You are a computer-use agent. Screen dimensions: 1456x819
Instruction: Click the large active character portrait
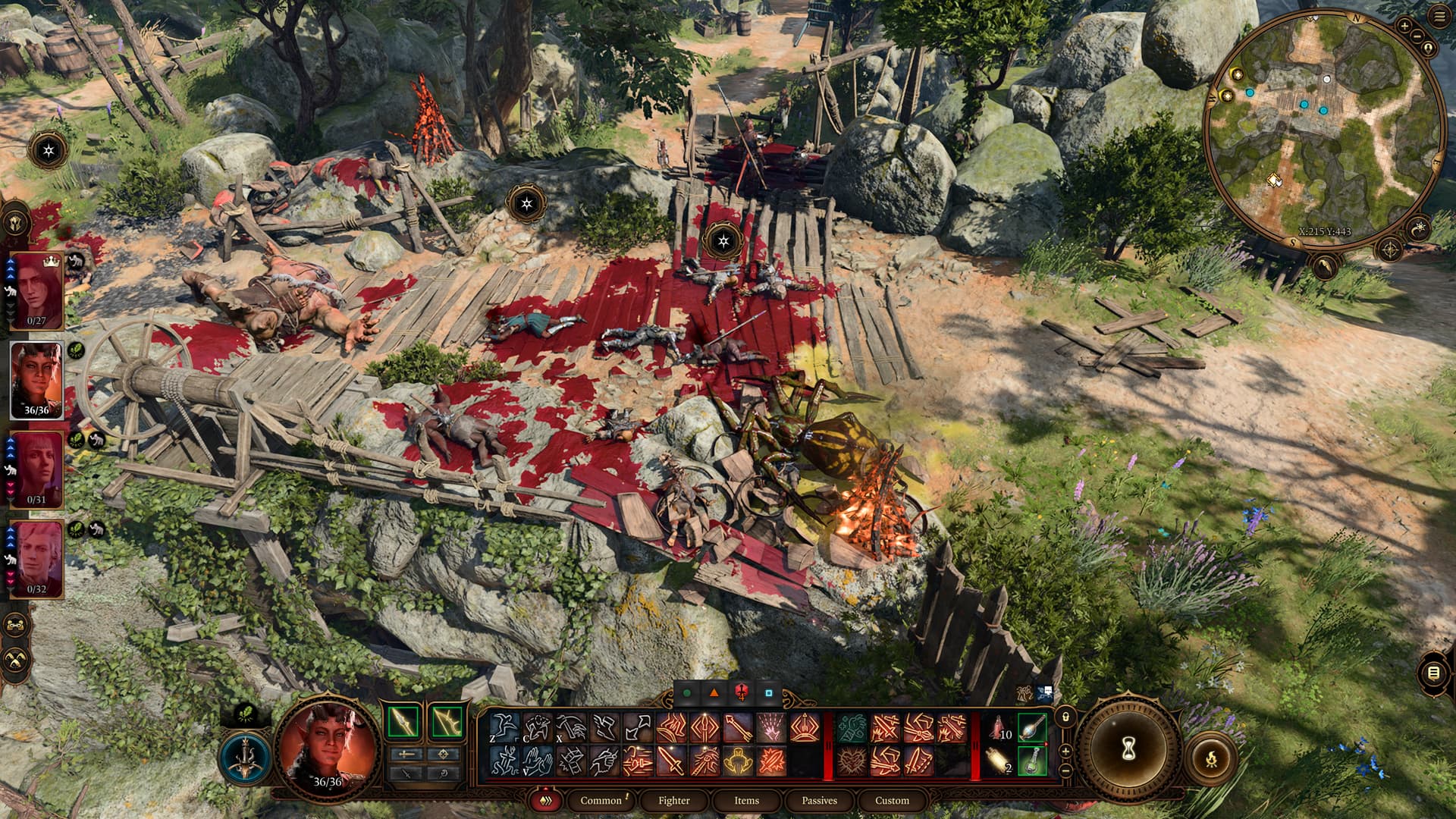(x=328, y=747)
